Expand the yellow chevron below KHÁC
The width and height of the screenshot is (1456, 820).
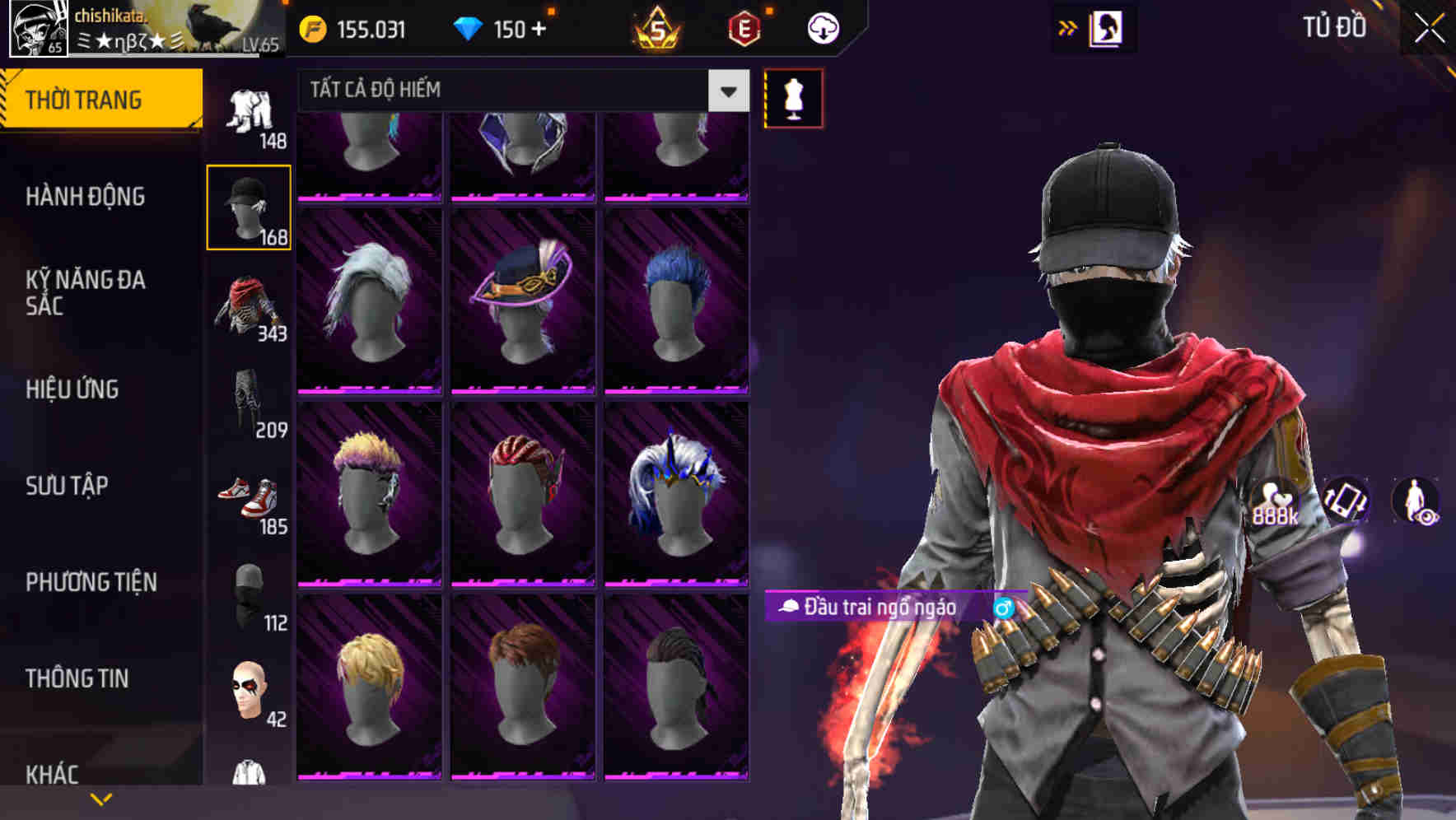pyautogui.click(x=101, y=797)
